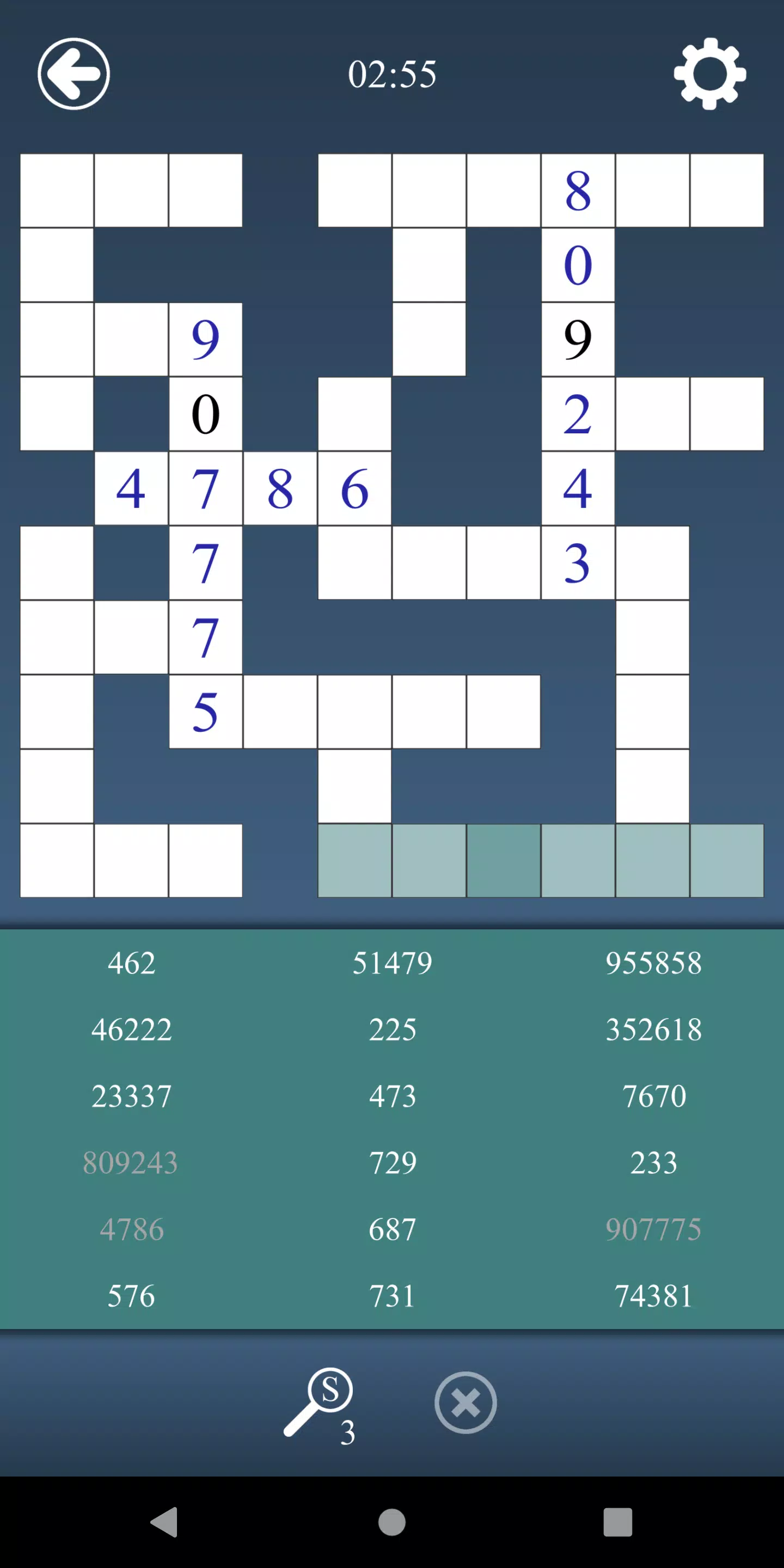Select 74381 from the number list

[654, 1296]
